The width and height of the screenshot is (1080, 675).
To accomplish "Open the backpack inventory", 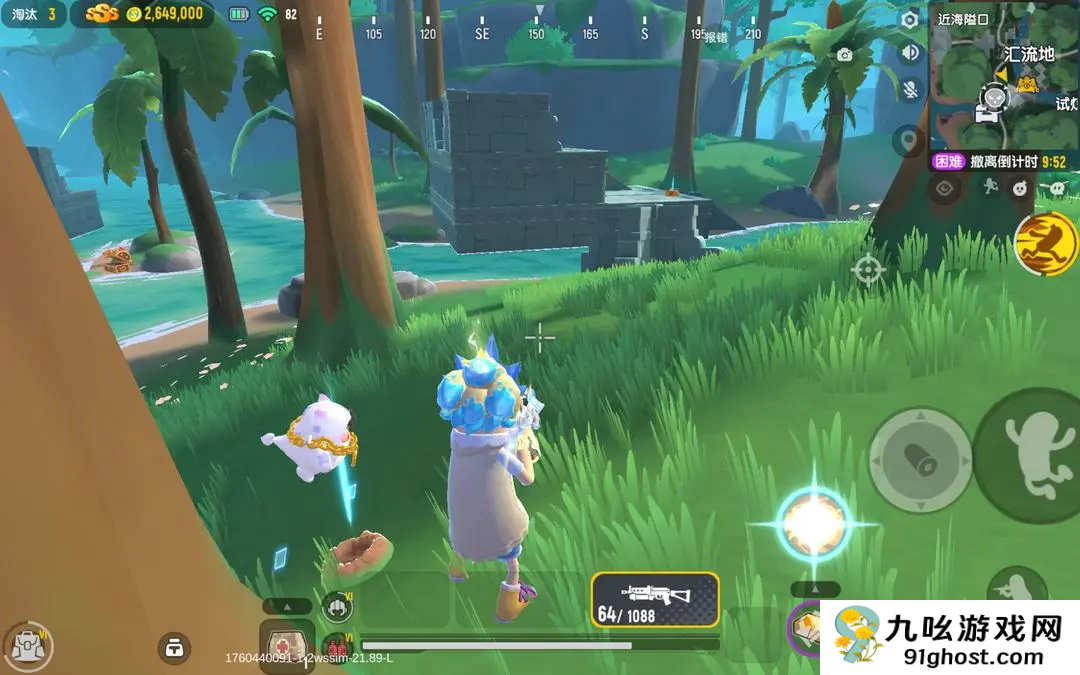I will click(x=26, y=646).
